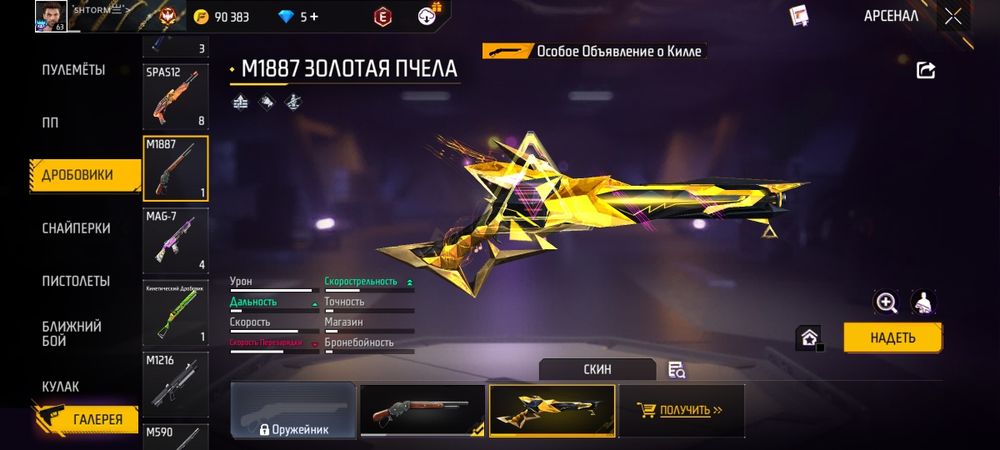Switch to the СНАЙПЕРКИ category
This screenshot has width=1000, height=450.
(x=76, y=228)
